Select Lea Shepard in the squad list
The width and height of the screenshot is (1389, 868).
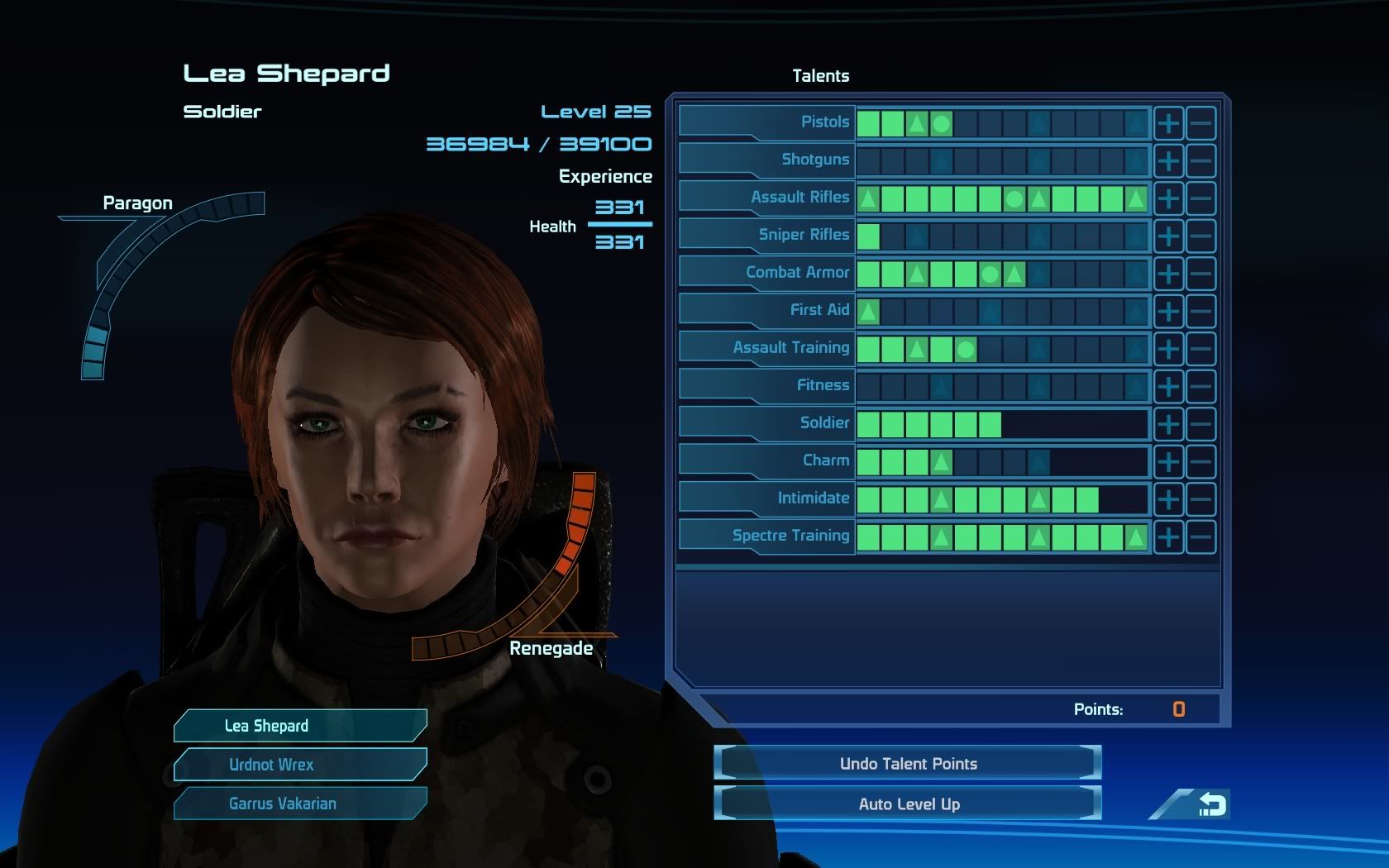pos(300,726)
